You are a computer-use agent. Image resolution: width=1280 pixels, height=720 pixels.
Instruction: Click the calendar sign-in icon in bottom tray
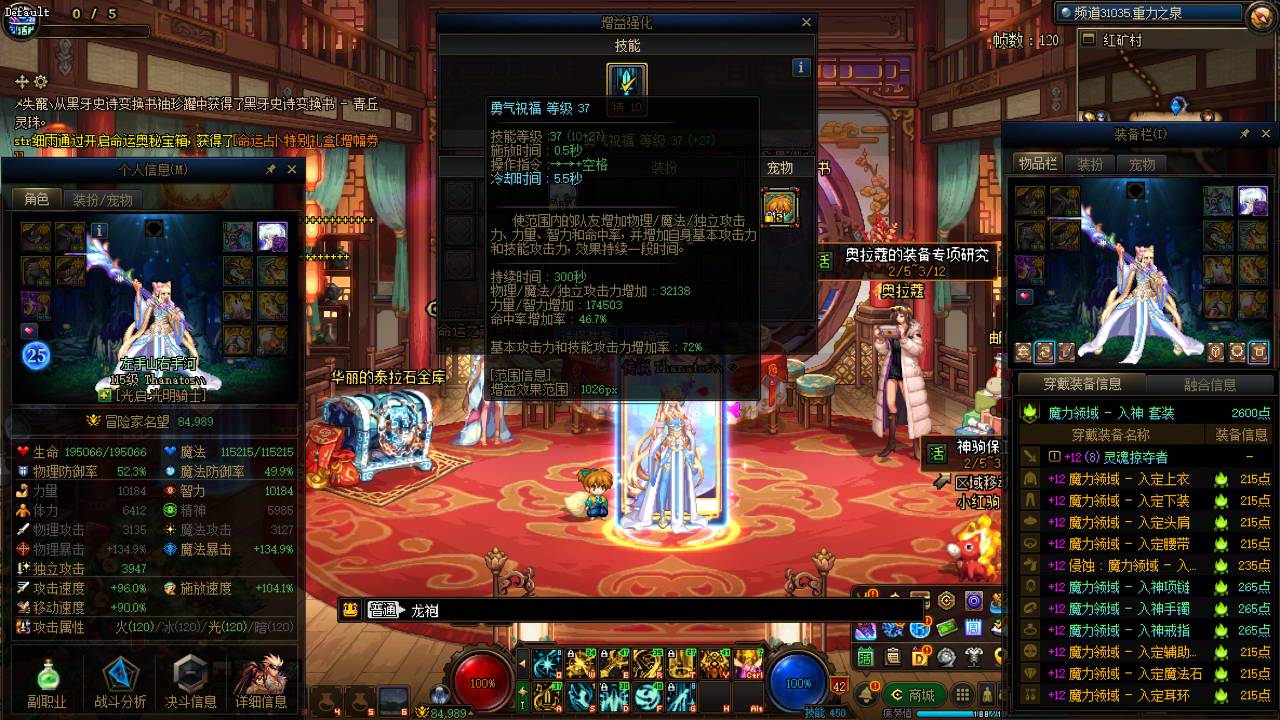865,657
